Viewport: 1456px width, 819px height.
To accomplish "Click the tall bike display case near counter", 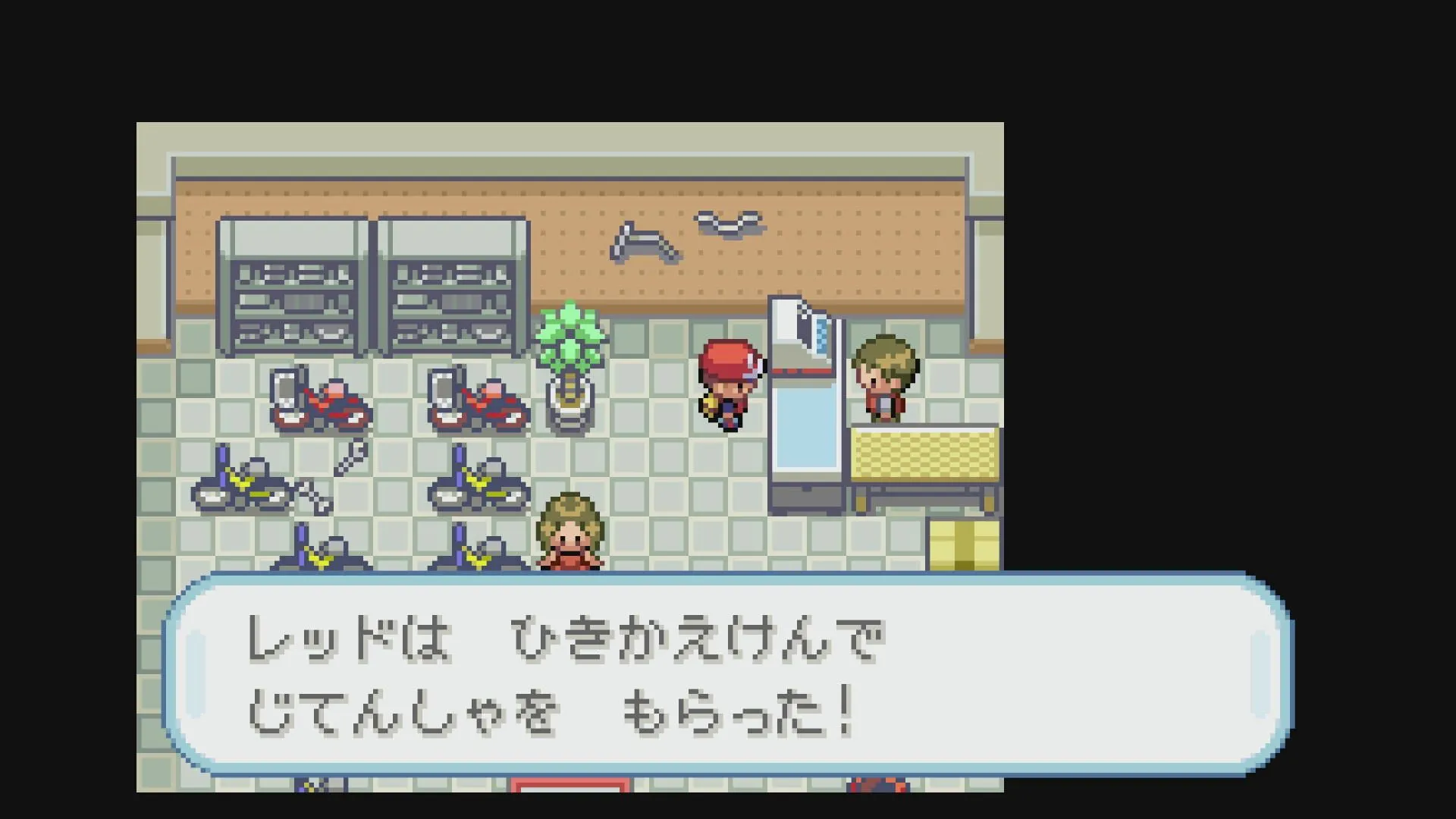I will tap(804, 394).
